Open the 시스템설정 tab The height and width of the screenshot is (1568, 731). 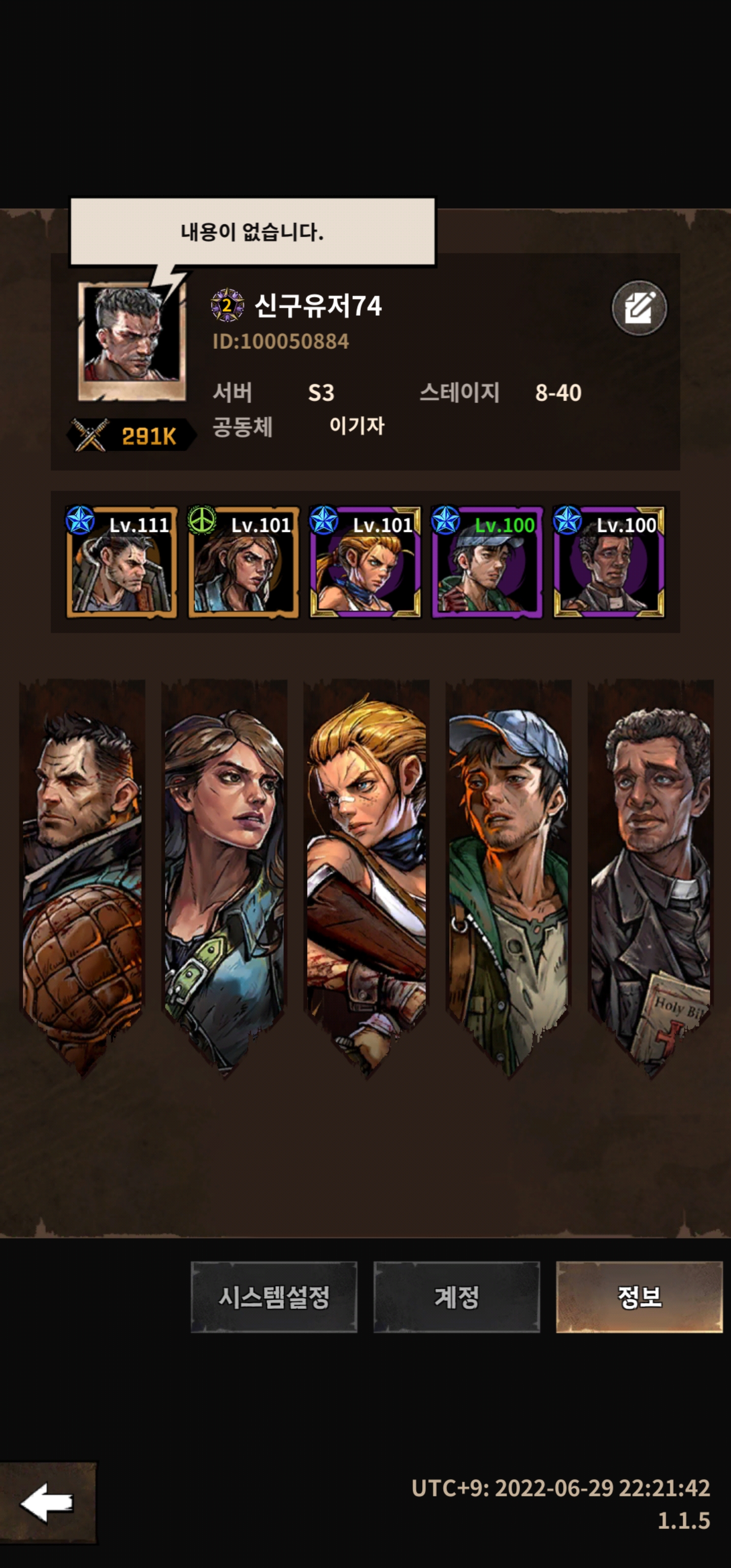click(x=274, y=1296)
